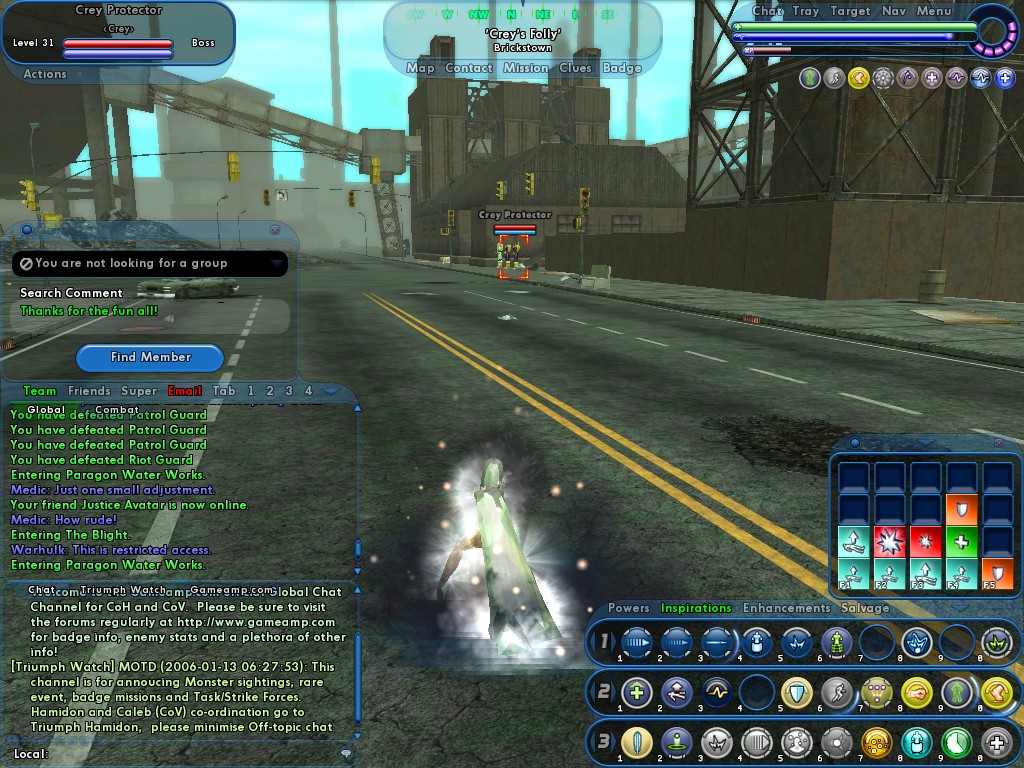Select the Super group tab
The width and height of the screenshot is (1024, 768).
click(139, 391)
